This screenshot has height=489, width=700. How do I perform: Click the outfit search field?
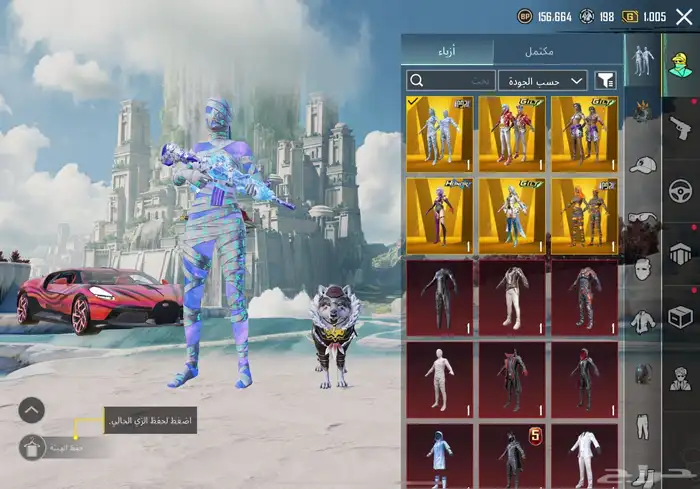(451, 81)
